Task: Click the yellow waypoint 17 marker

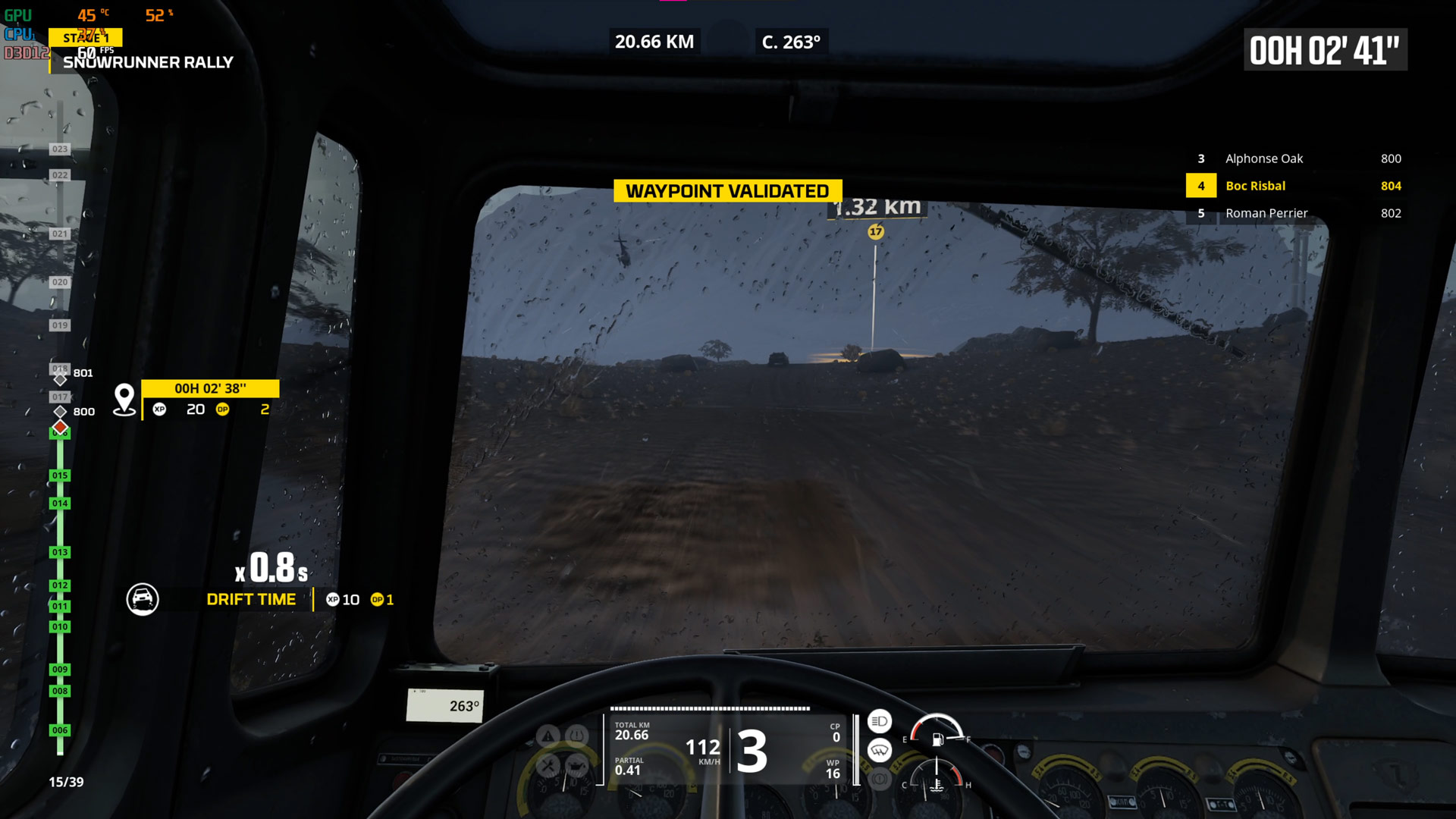Action: [876, 232]
